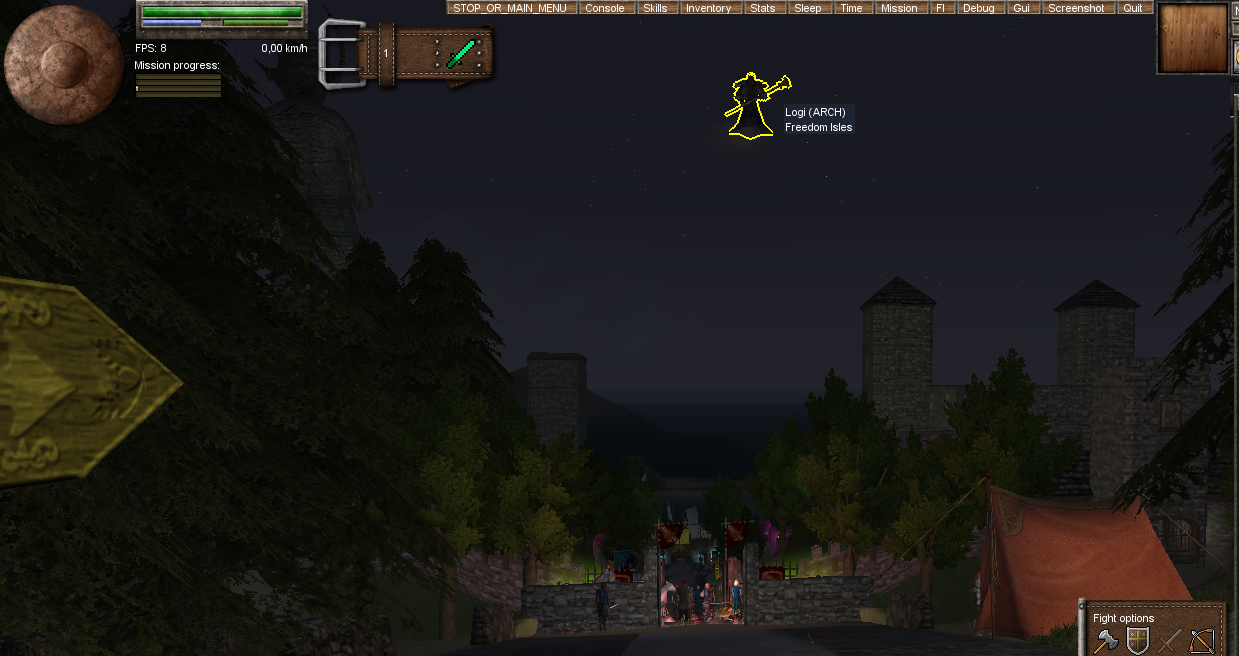Select the Time button
Image resolution: width=1239 pixels, height=656 pixels.
click(851, 8)
